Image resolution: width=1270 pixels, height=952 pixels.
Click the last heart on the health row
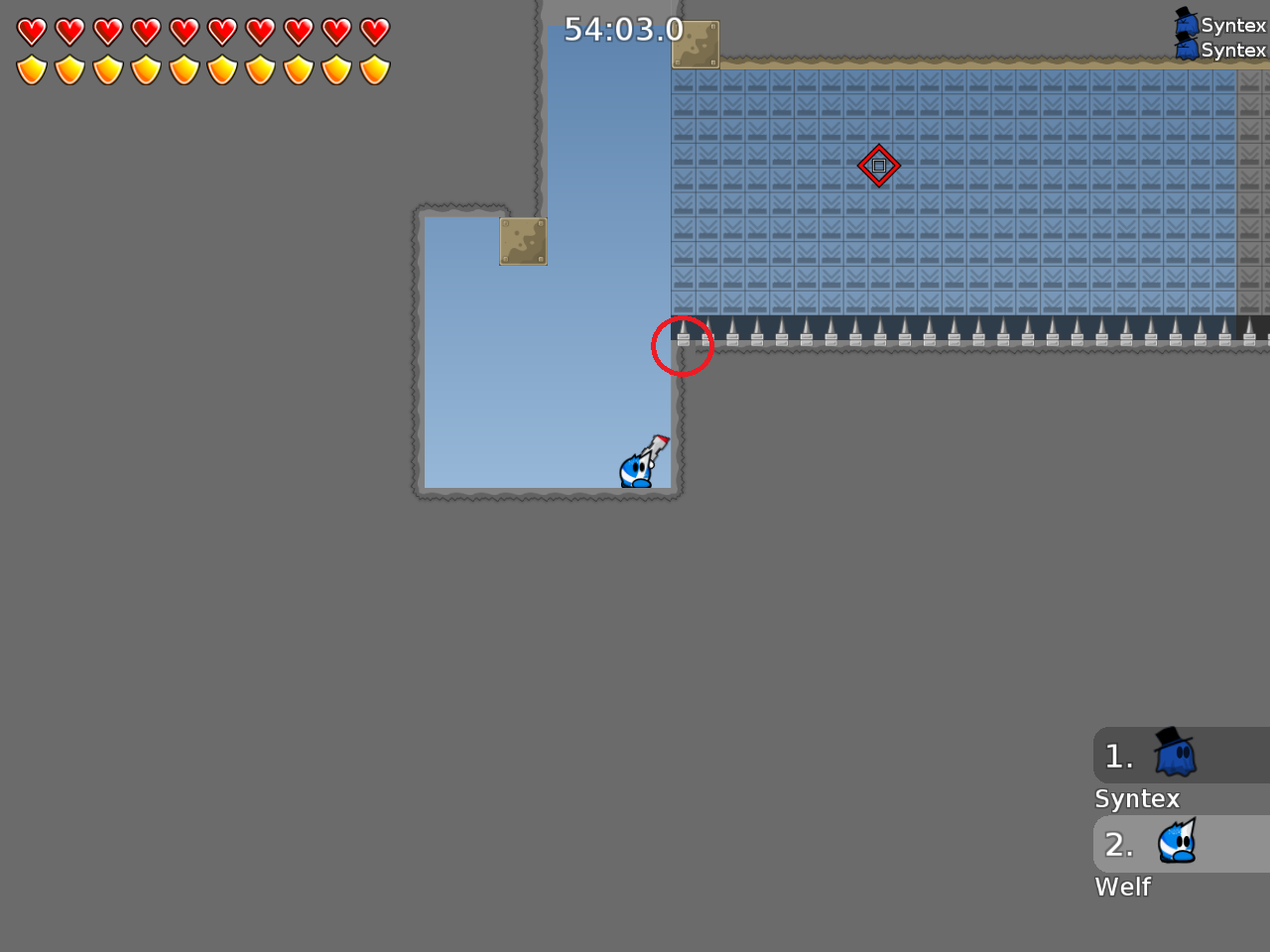(374, 31)
